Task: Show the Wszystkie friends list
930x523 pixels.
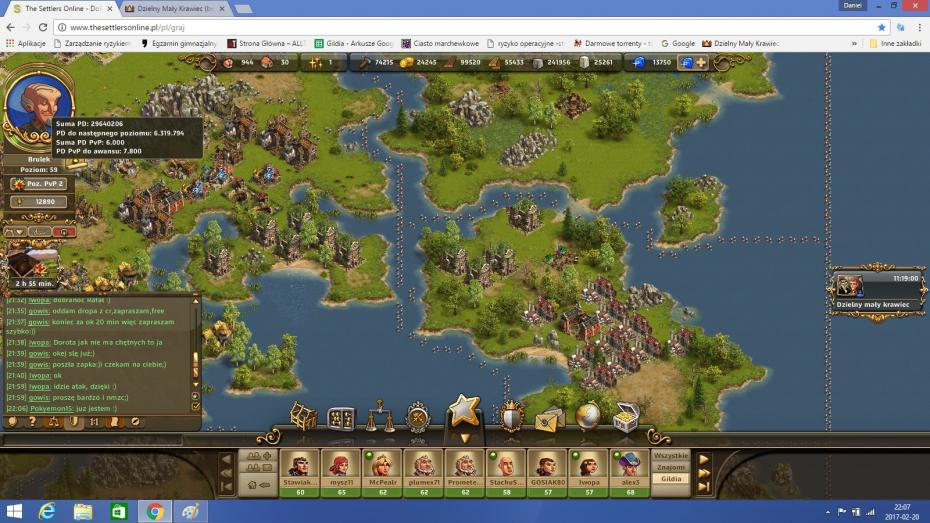Action: 670,456
